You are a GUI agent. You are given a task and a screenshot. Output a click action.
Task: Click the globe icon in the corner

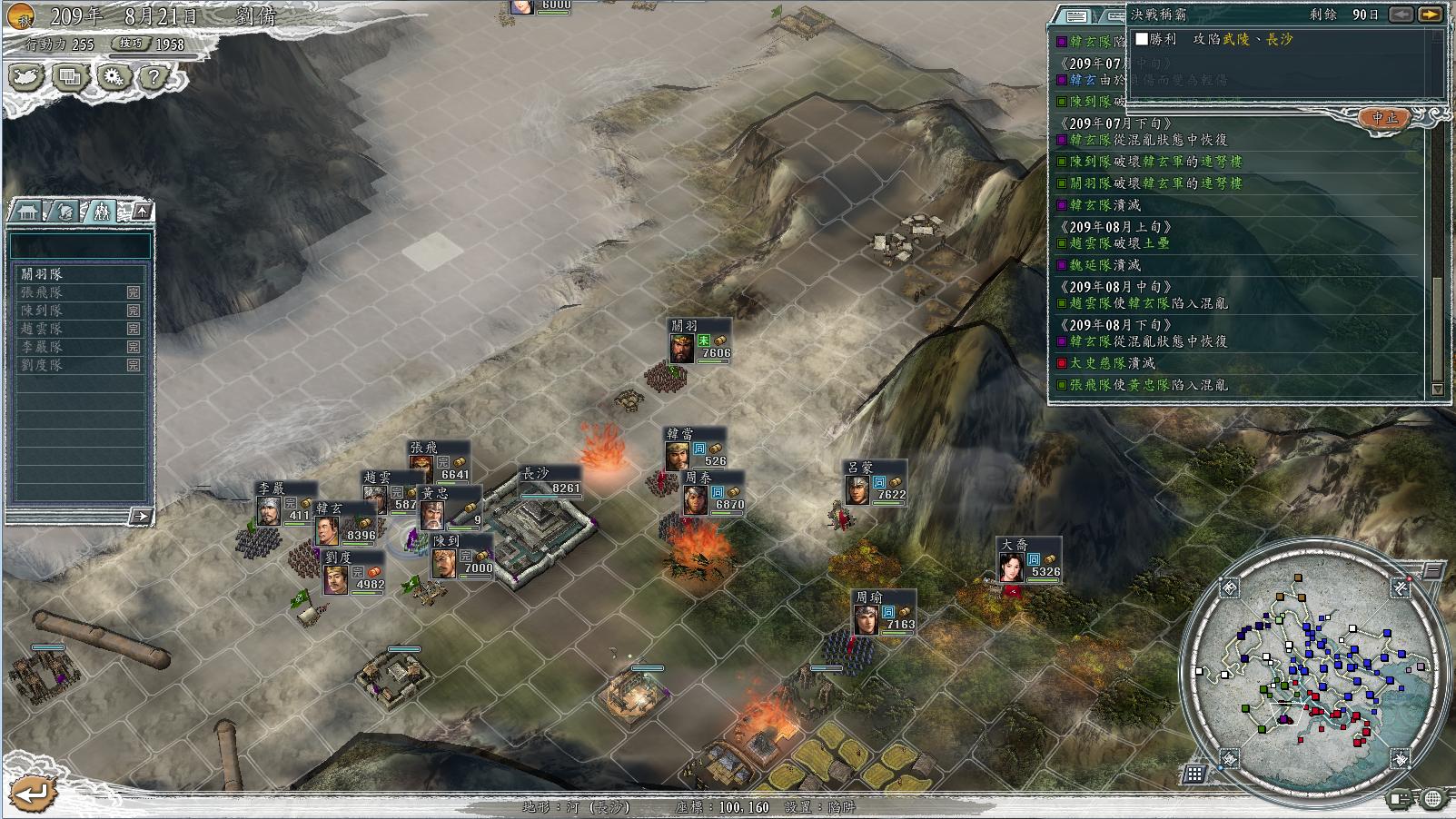1432,799
